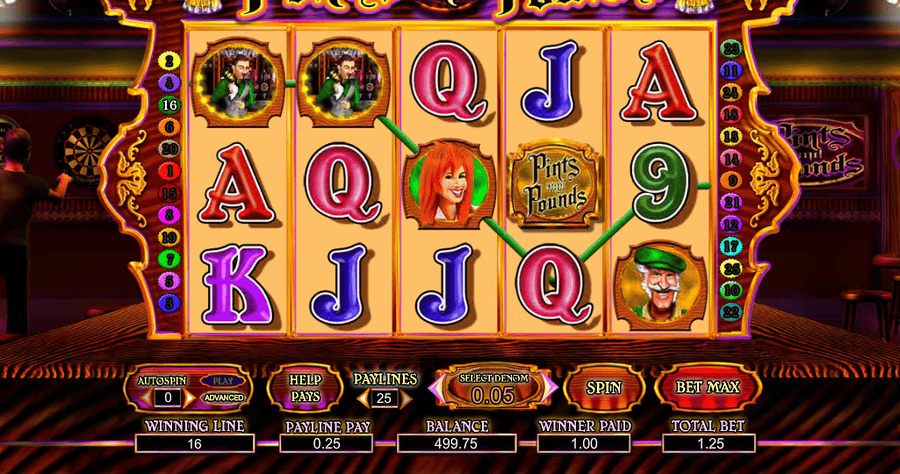This screenshot has width=900, height=474.
Task: Start autospin with the PLAY button
Action: 223,380
